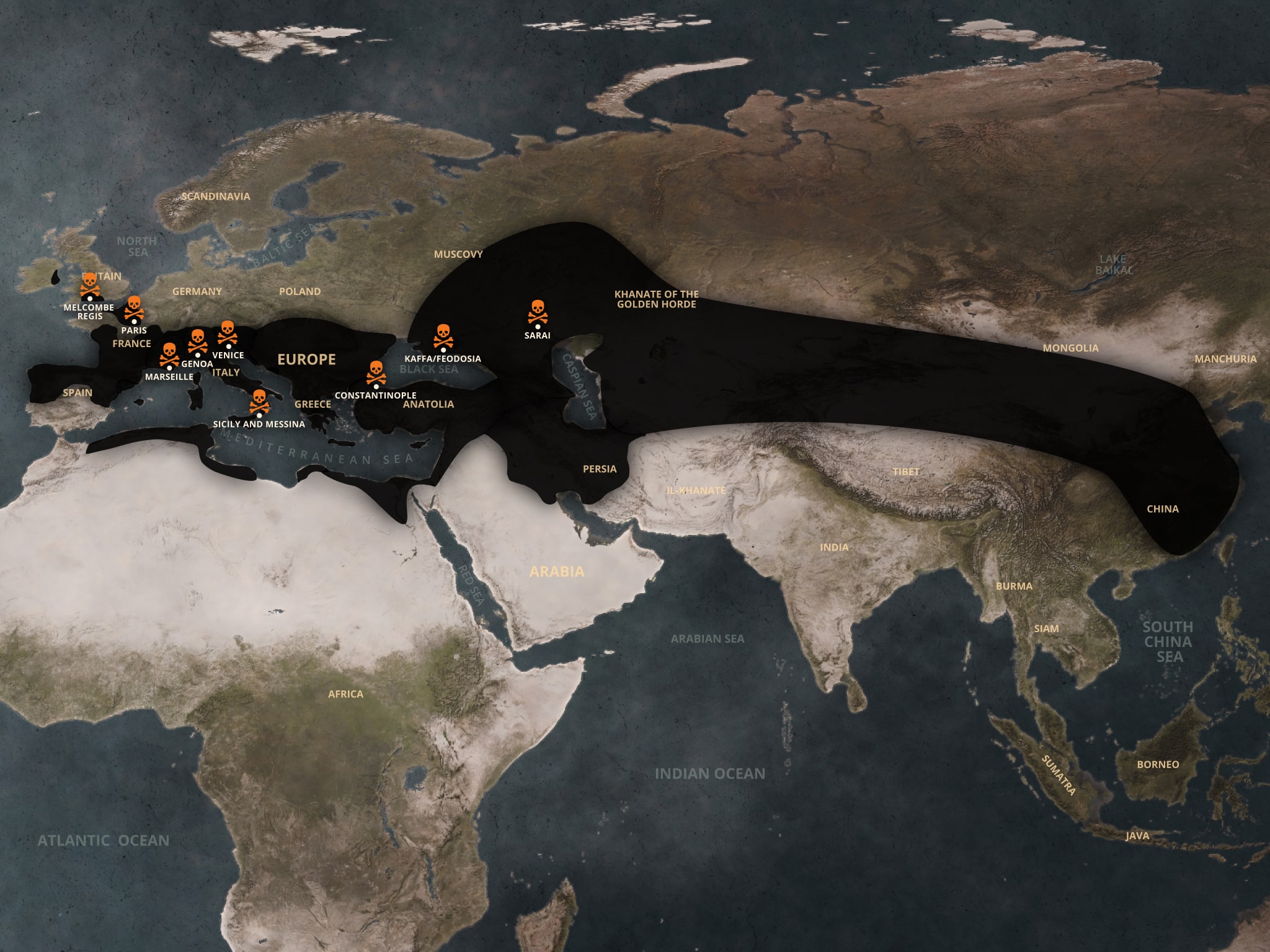The height and width of the screenshot is (952, 1270).
Task: Click the Sarai skull marker
Action: point(537,312)
